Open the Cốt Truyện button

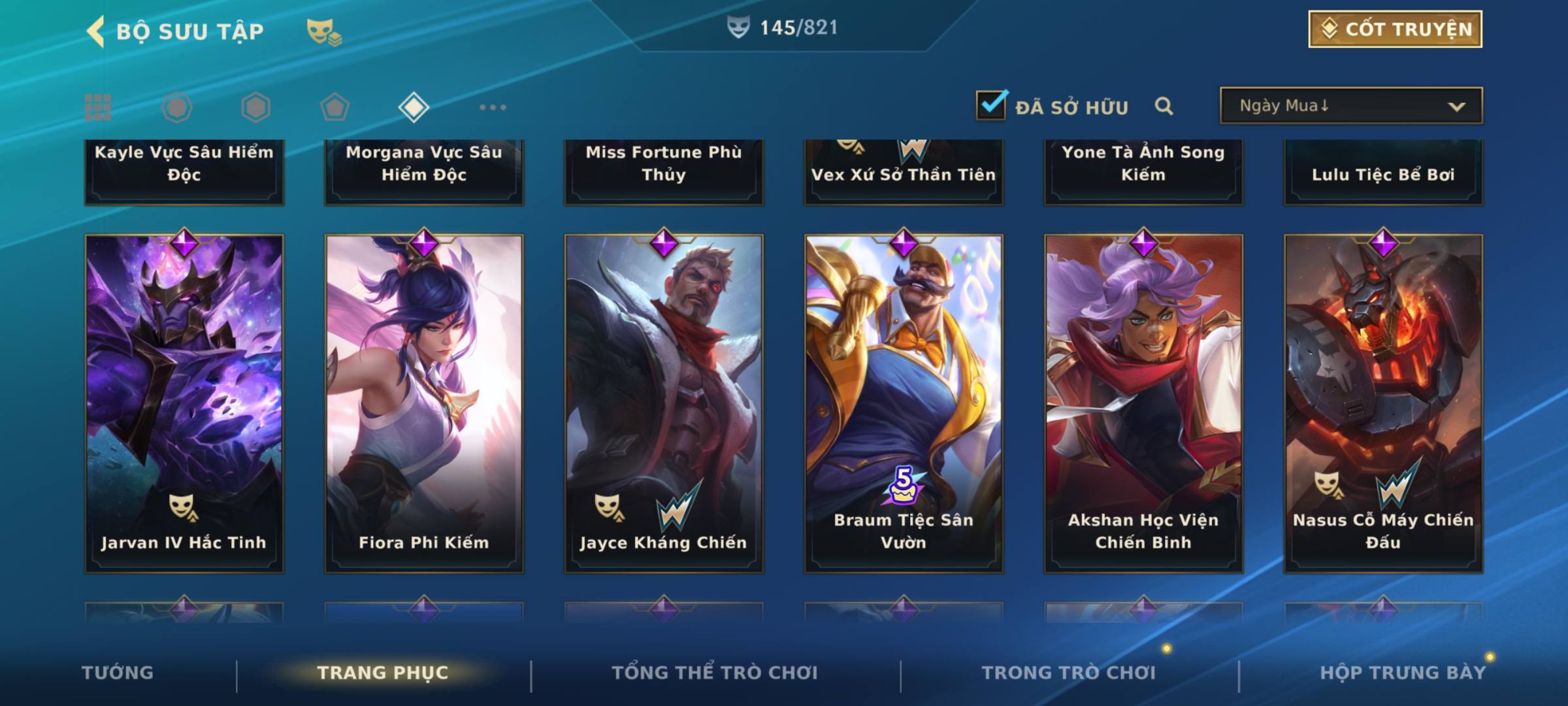[x=1395, y=29]
